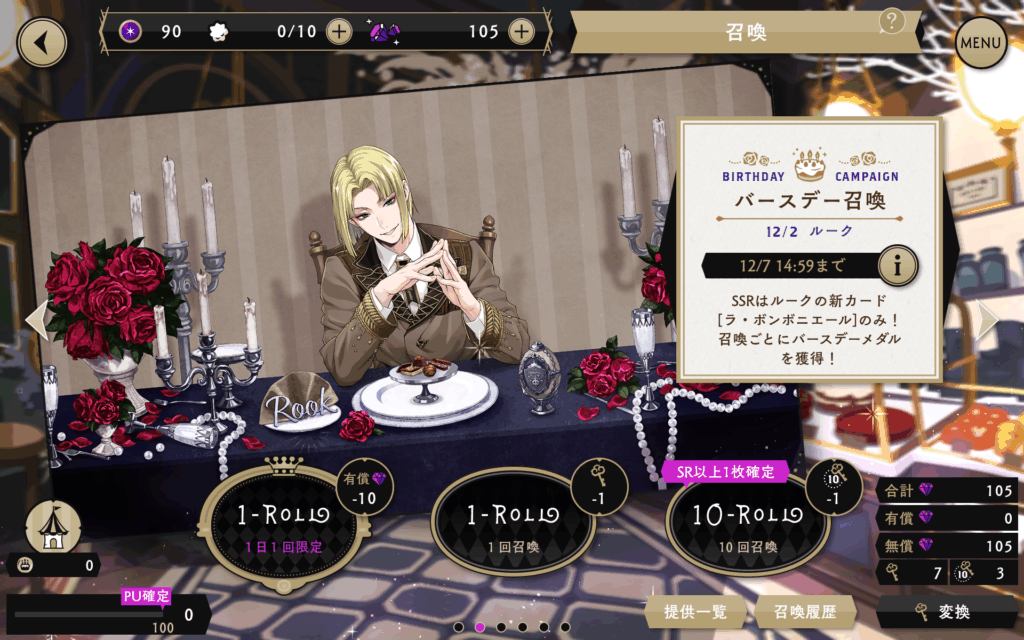Show the next summon banner
Image resolution: width=1024 pixels, height=640 pixels.
click(x=988, y=319)
